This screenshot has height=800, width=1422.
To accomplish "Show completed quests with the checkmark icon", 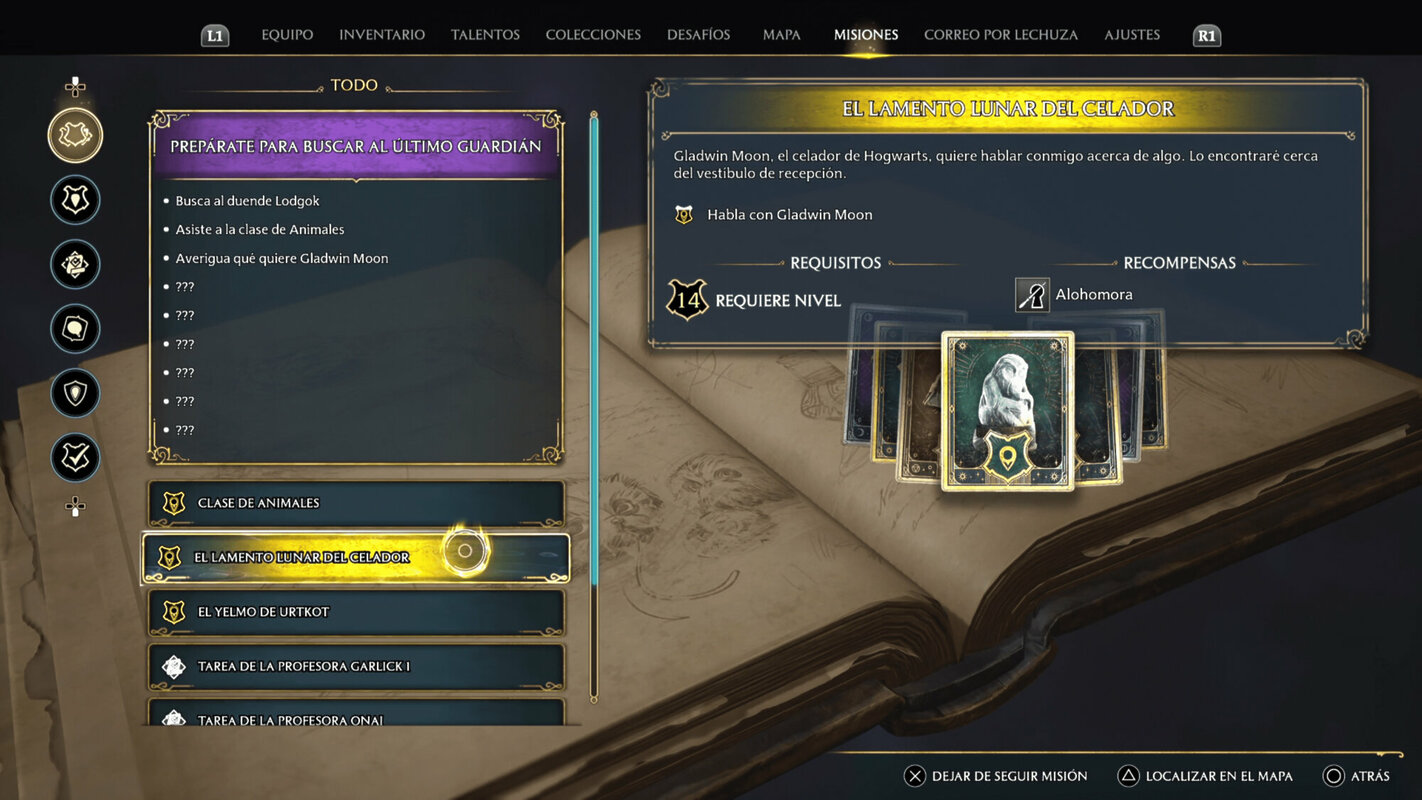I will click(x=75, y=457).
